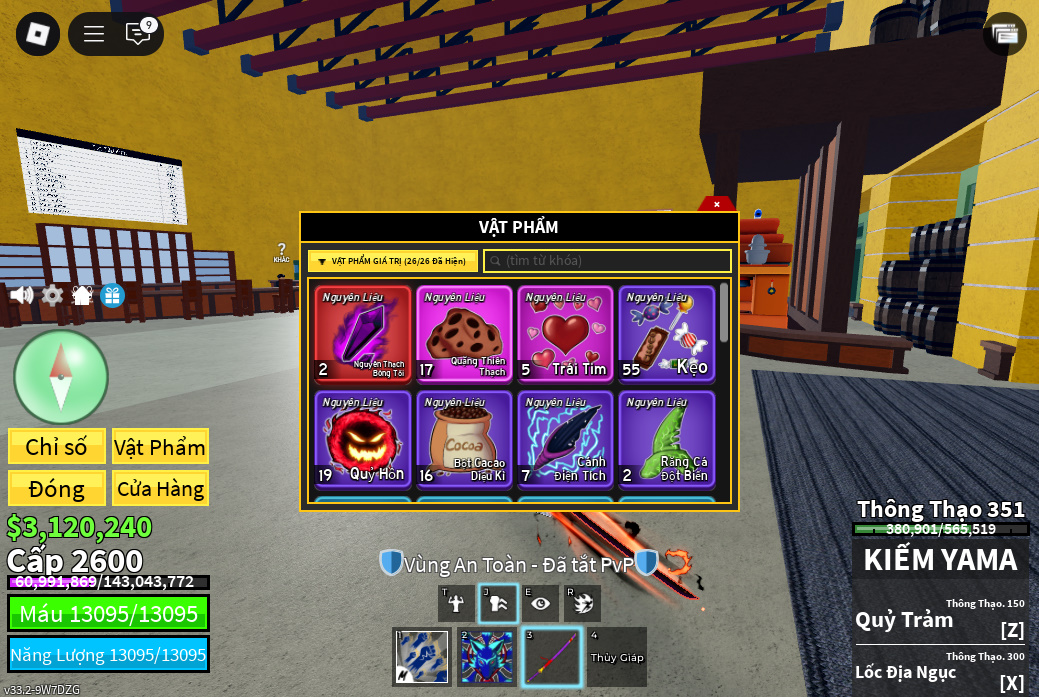Choose the Bột Cacao Diệu Kì sack
This screenshot has height=697, width=1039.
tap(464, 439)
